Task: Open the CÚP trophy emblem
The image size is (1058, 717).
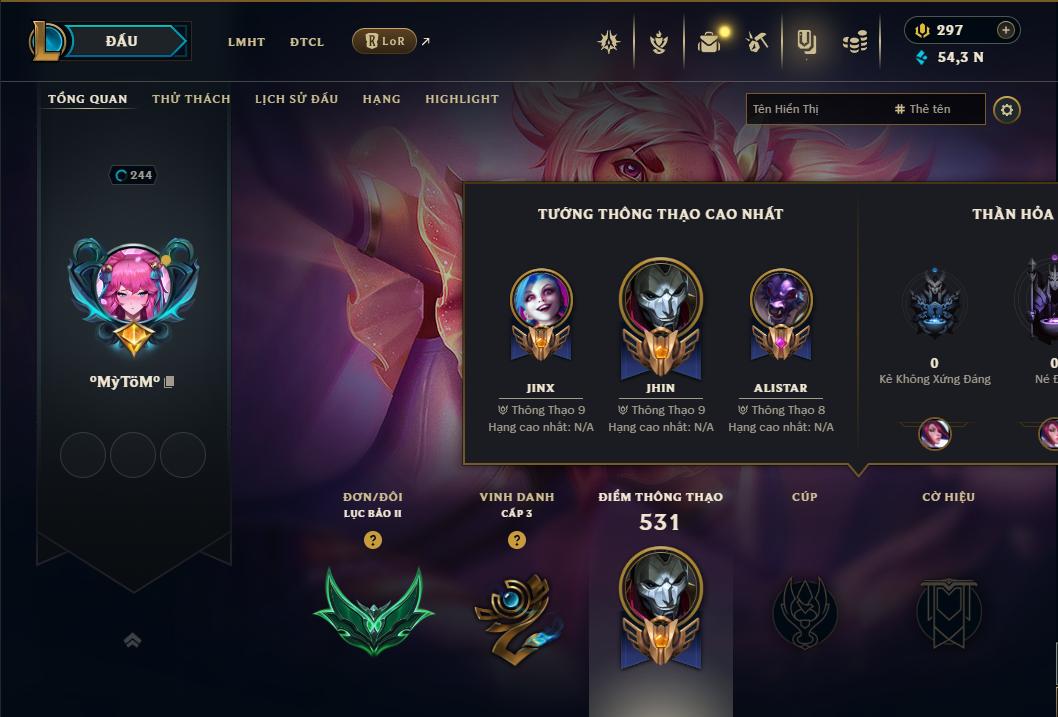Action: [804, 612]
